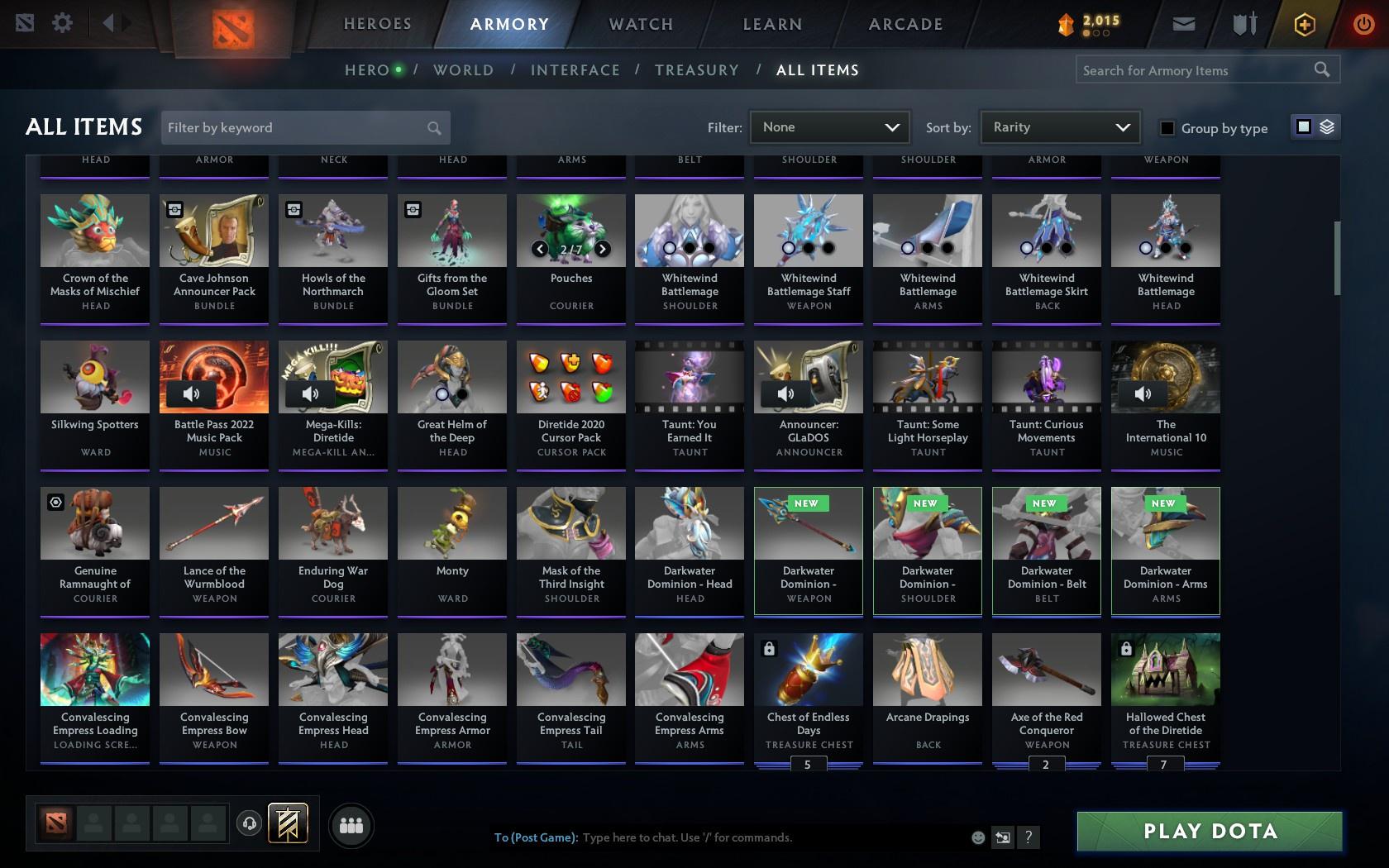Image resolution: width=1389 pixels, height=868 pixels.
Task: Open Dota Plus with the gold hexagon icon
Action: (x=1305, y=24)
